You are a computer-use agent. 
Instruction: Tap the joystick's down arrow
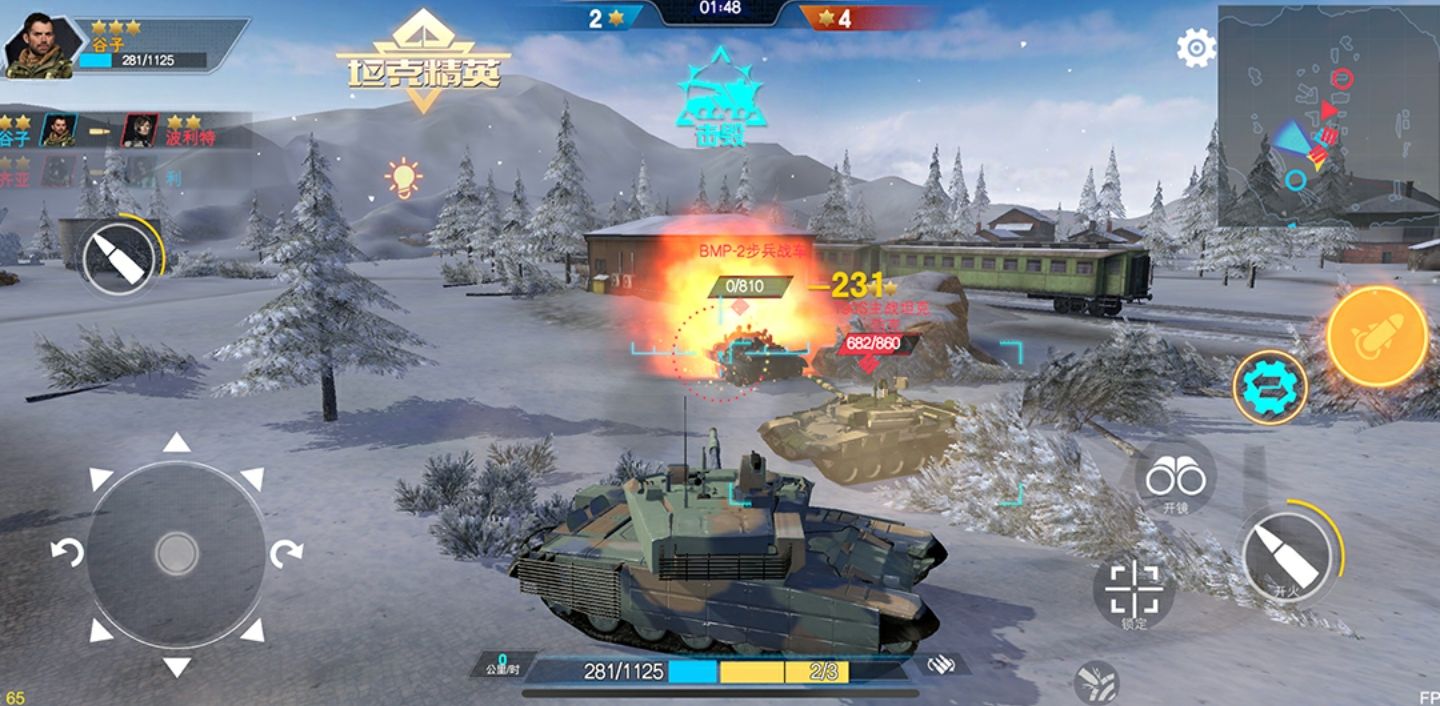point(177,666)
